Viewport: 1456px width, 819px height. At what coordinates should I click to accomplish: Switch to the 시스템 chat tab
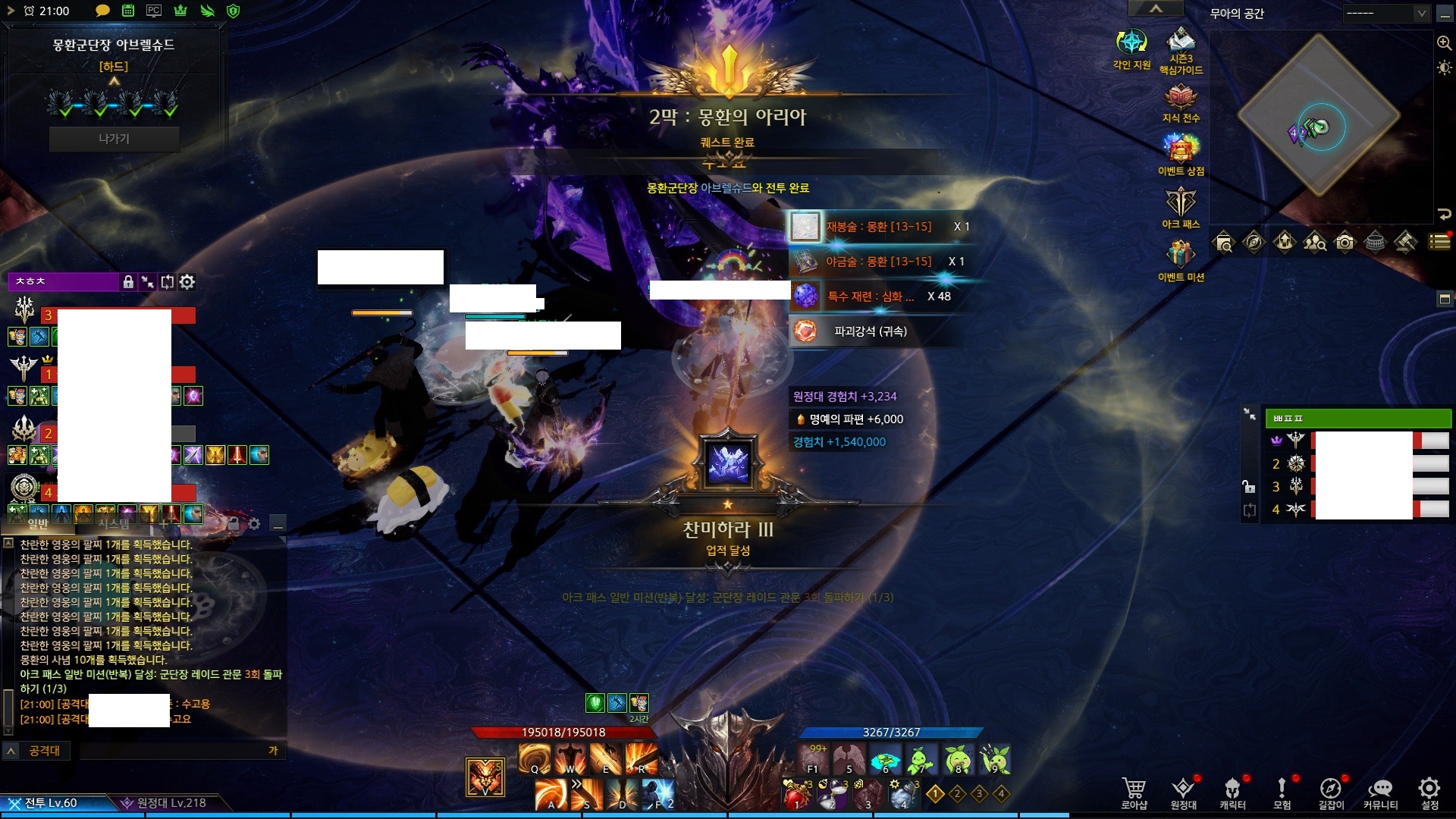pyautogui.click(x=114, y=523)
